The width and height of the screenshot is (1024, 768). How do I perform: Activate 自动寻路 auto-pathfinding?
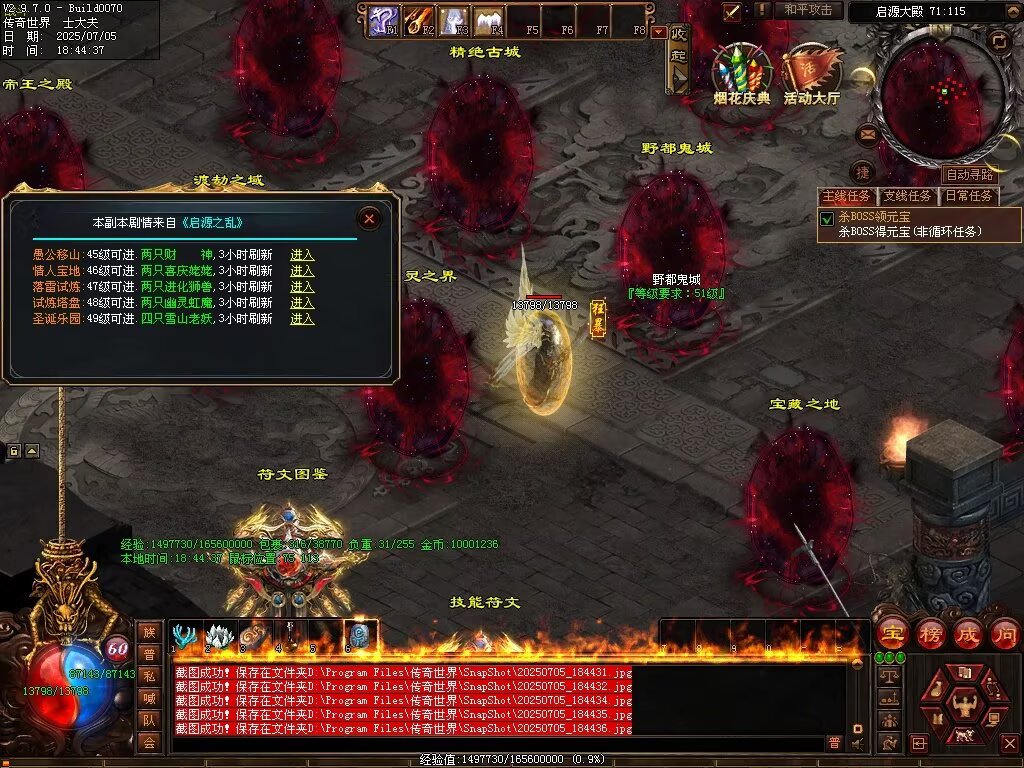tap(969, 174)
